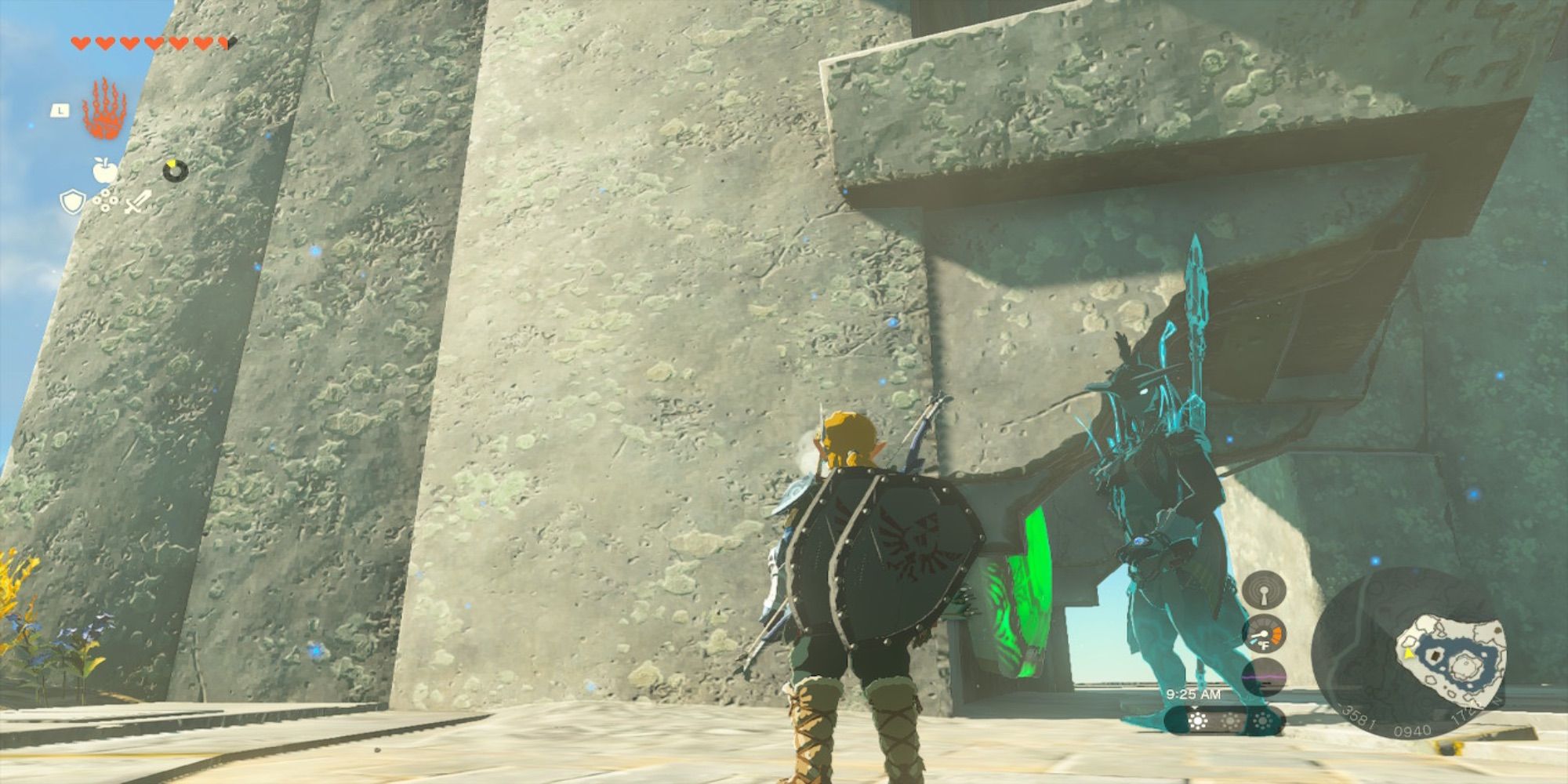
Task: Click the materials bubbles icon beside the shield
Action: 105,200
